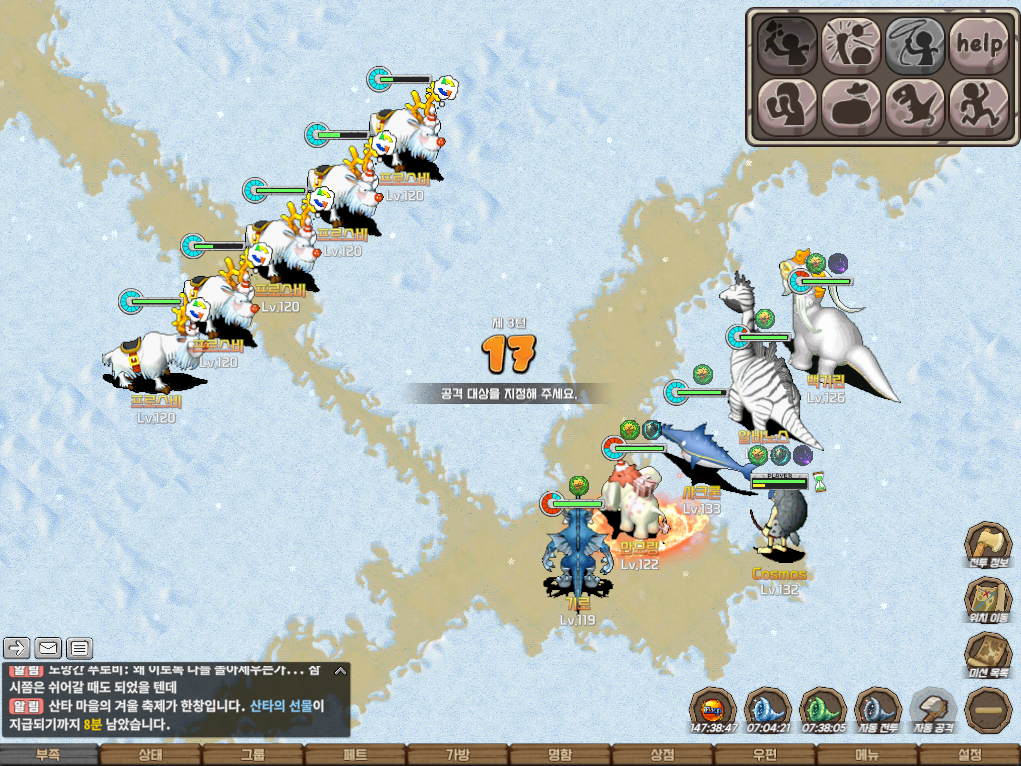1021x766 pixels.
Task: Open the 가방 bag tab
Action: click(x=457, y=755)
